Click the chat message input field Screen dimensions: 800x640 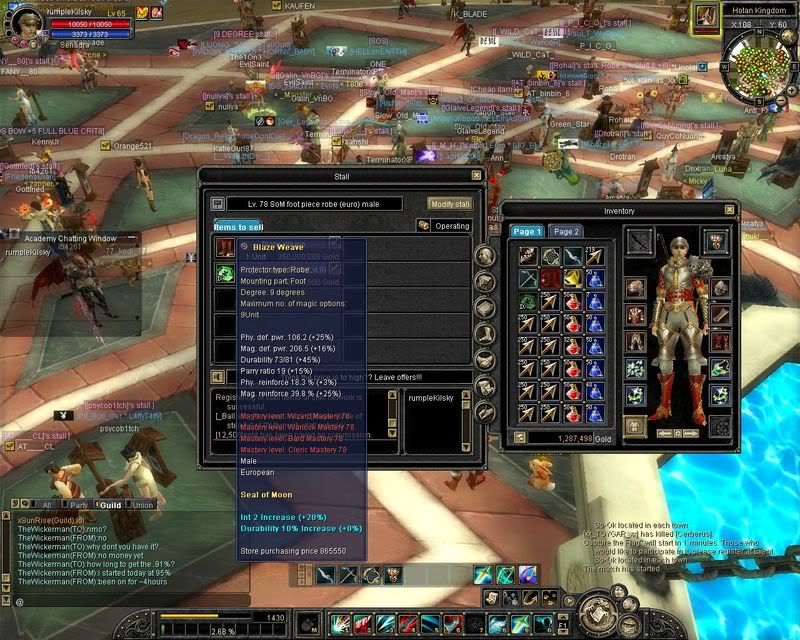click(120, 601)
